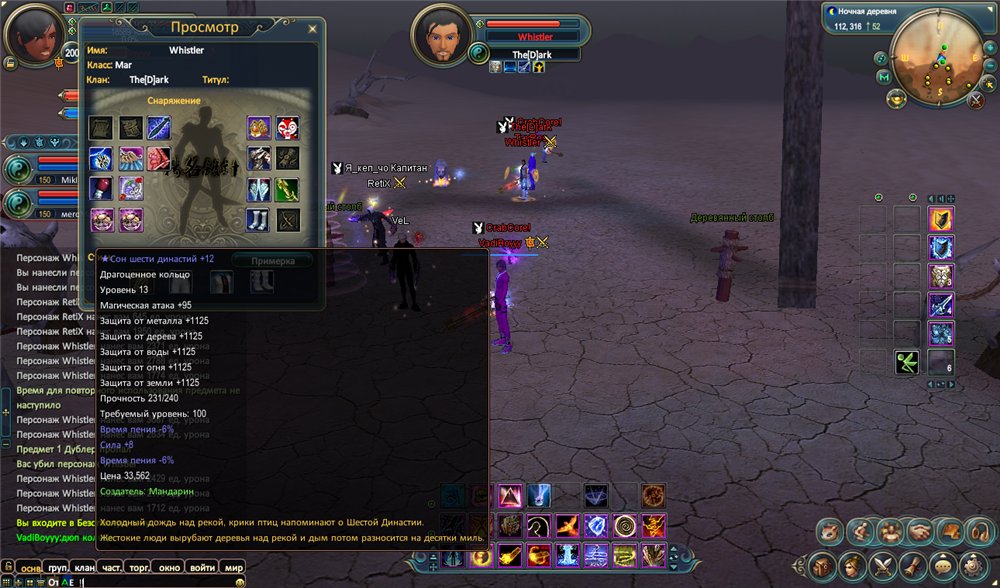Close the Просмотр inspection window
The height and width of the screenshot is (588, 1000).
(312, 30)
